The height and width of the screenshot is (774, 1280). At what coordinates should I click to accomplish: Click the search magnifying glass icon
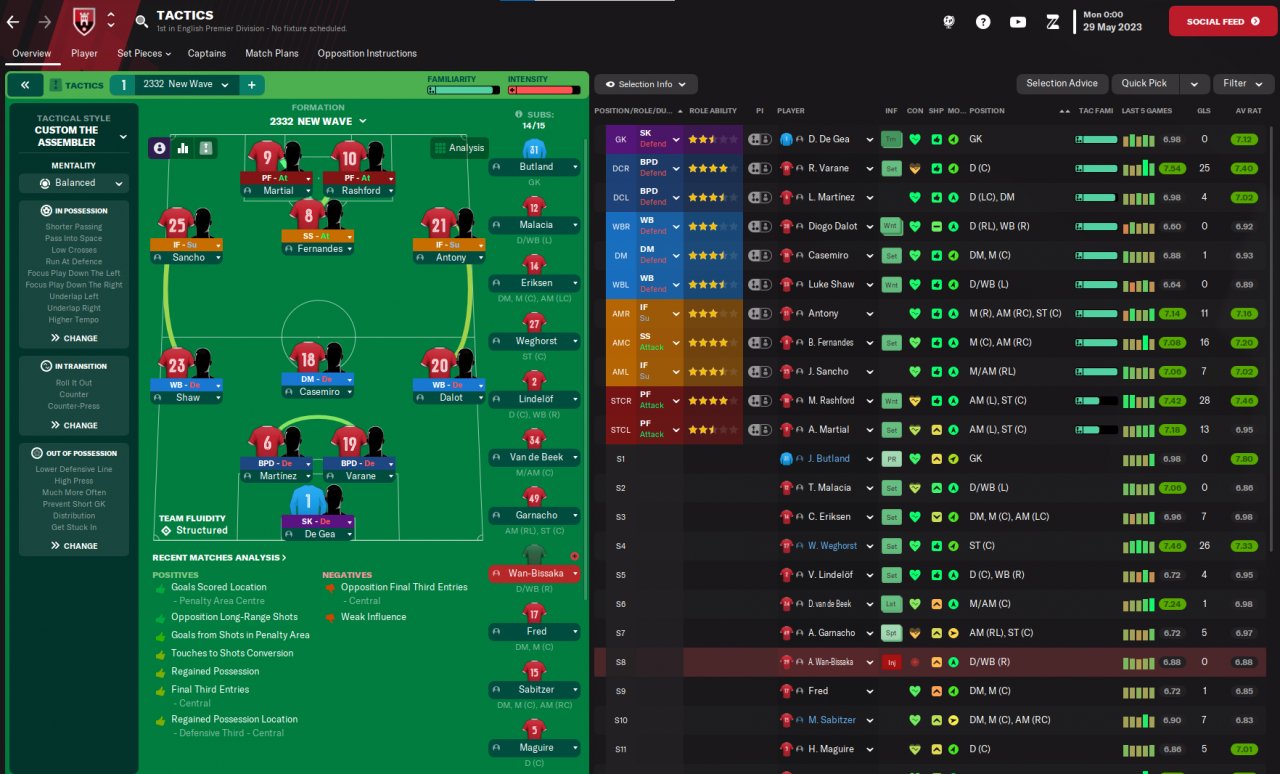(141, 20)
